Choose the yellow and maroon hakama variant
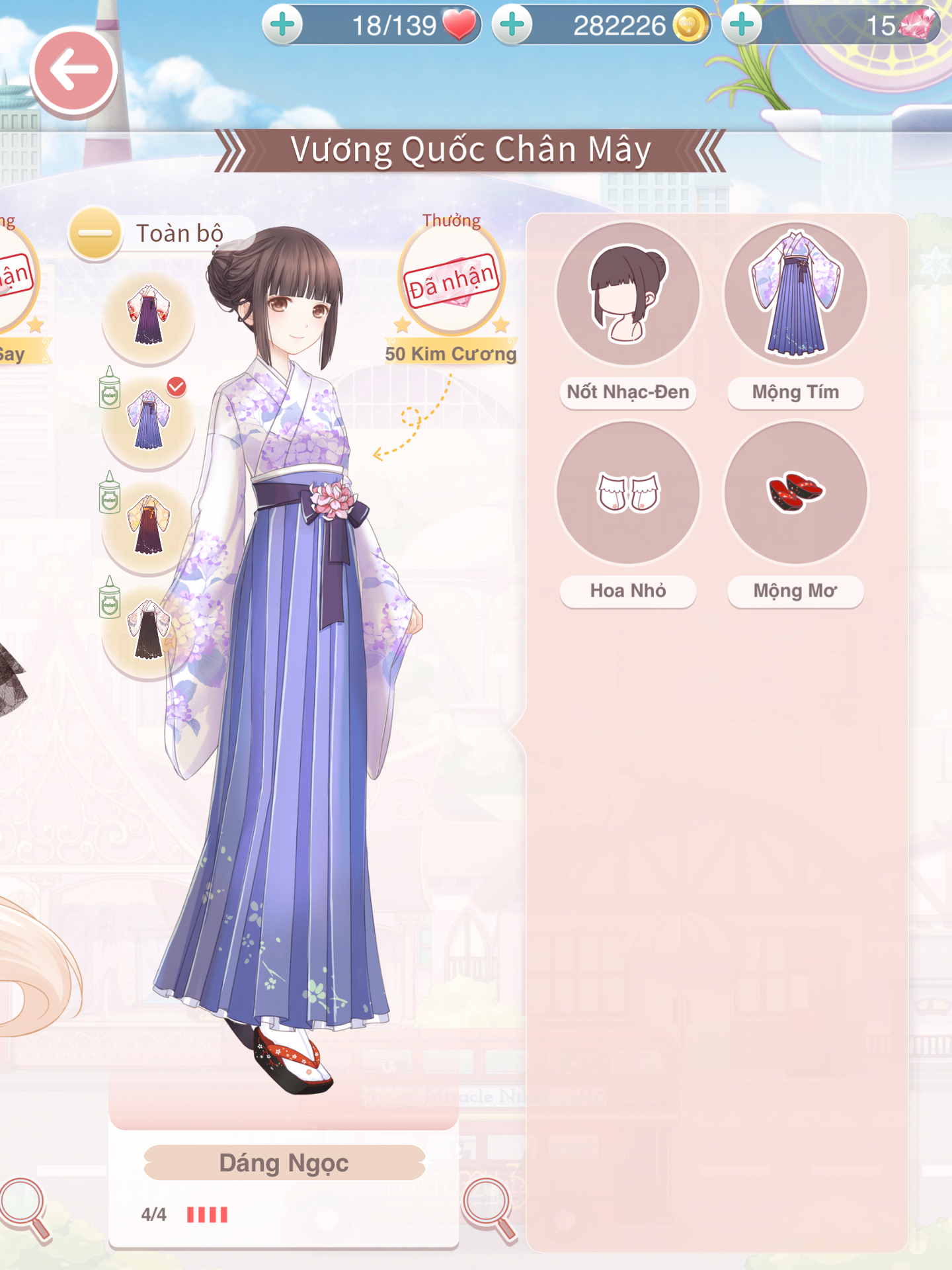The image size is (952, 1270). tap(149, 525)
